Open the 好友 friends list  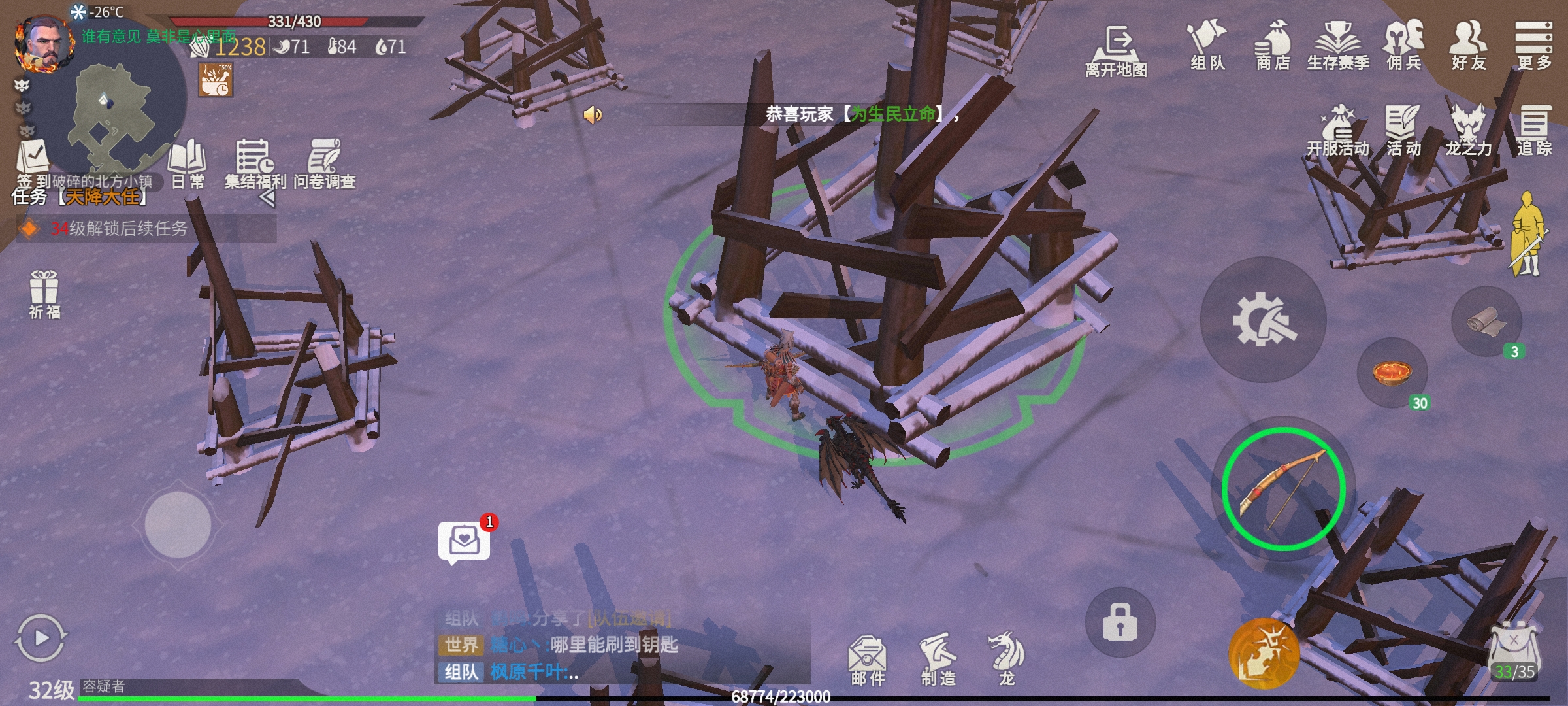click(x=1468, y=44)
